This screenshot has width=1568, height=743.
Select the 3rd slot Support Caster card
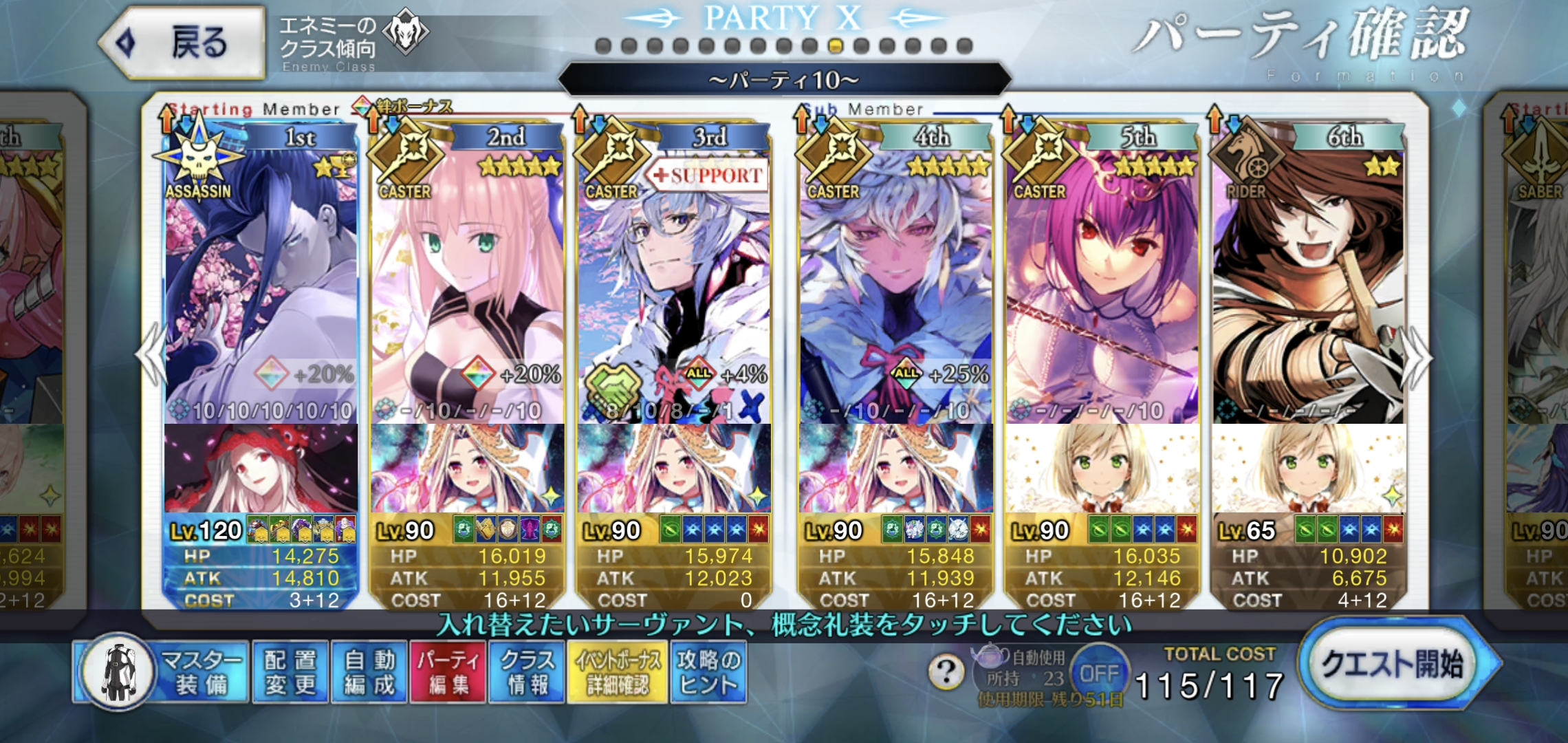674,275
